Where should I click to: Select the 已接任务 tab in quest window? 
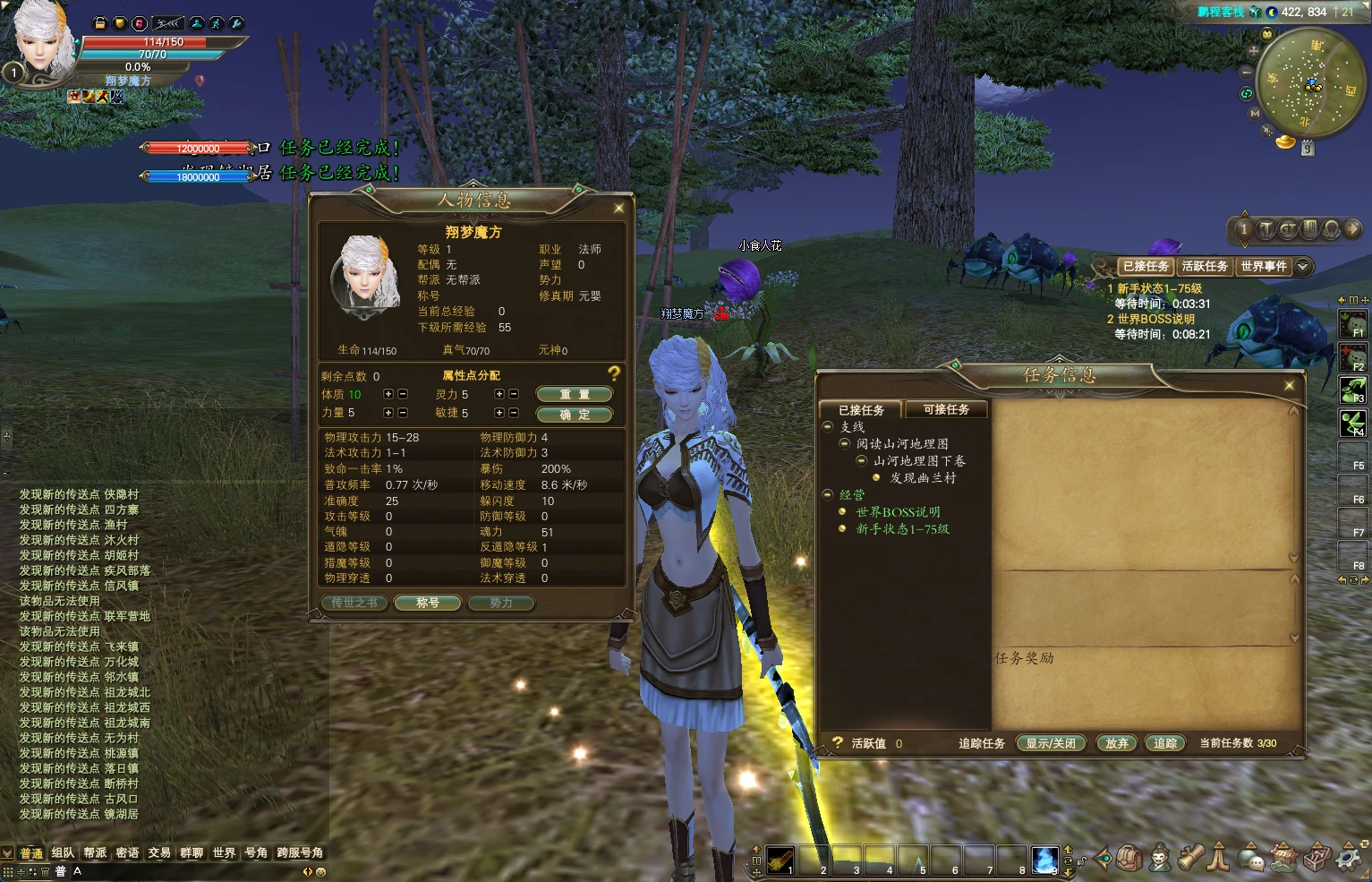point(861,409)
